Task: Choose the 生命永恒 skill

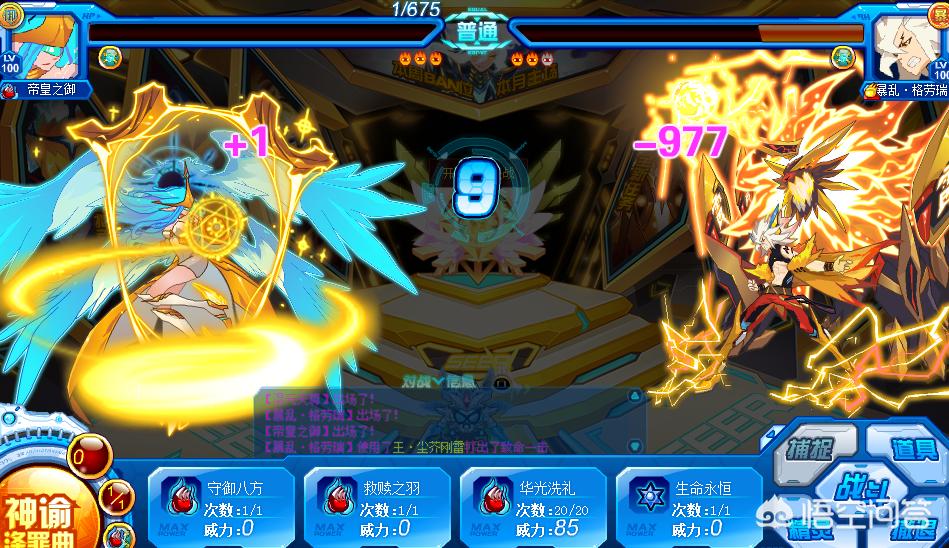Action: point(690,507)
